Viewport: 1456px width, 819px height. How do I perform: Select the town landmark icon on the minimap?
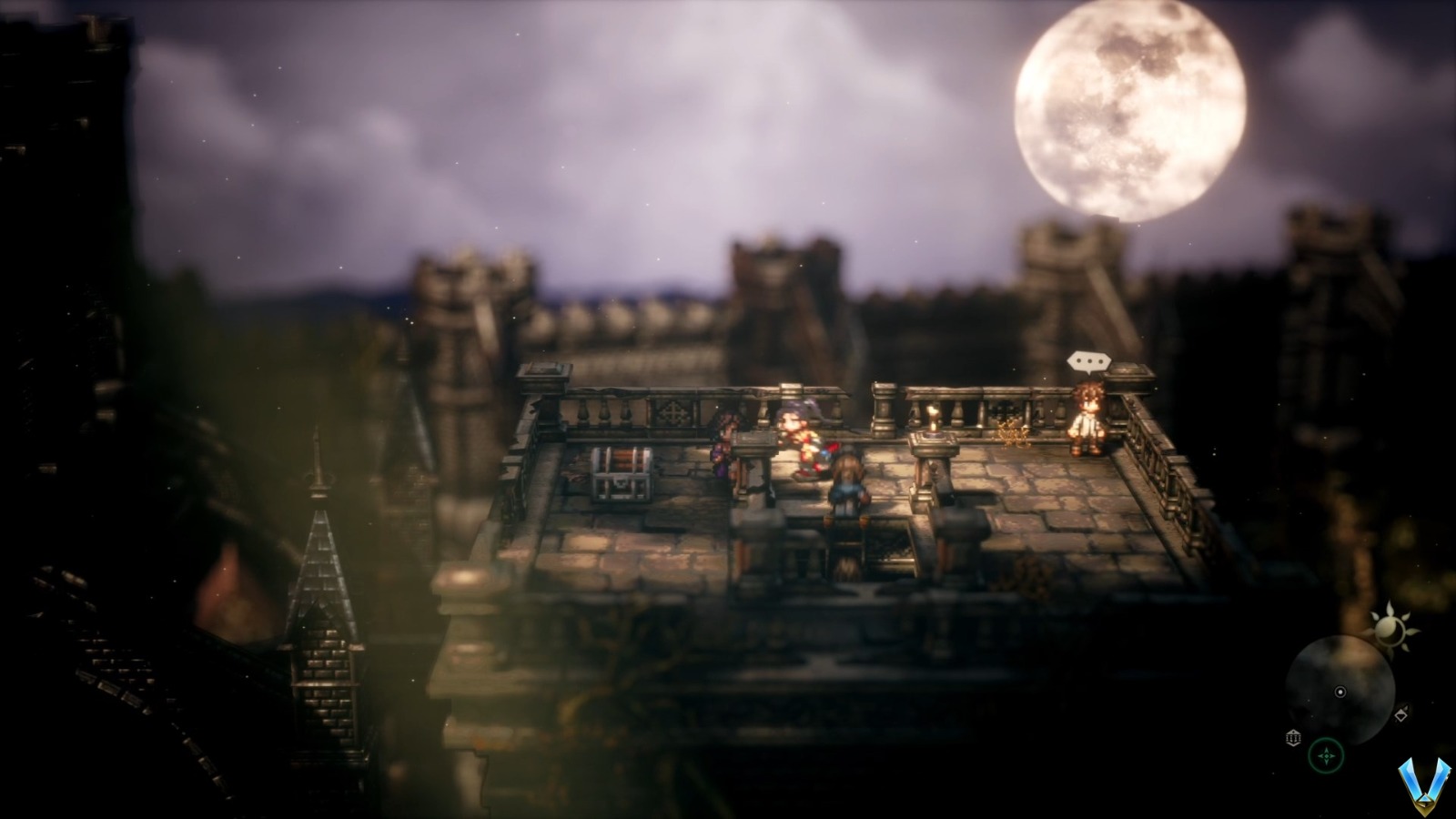point(1293,737)
